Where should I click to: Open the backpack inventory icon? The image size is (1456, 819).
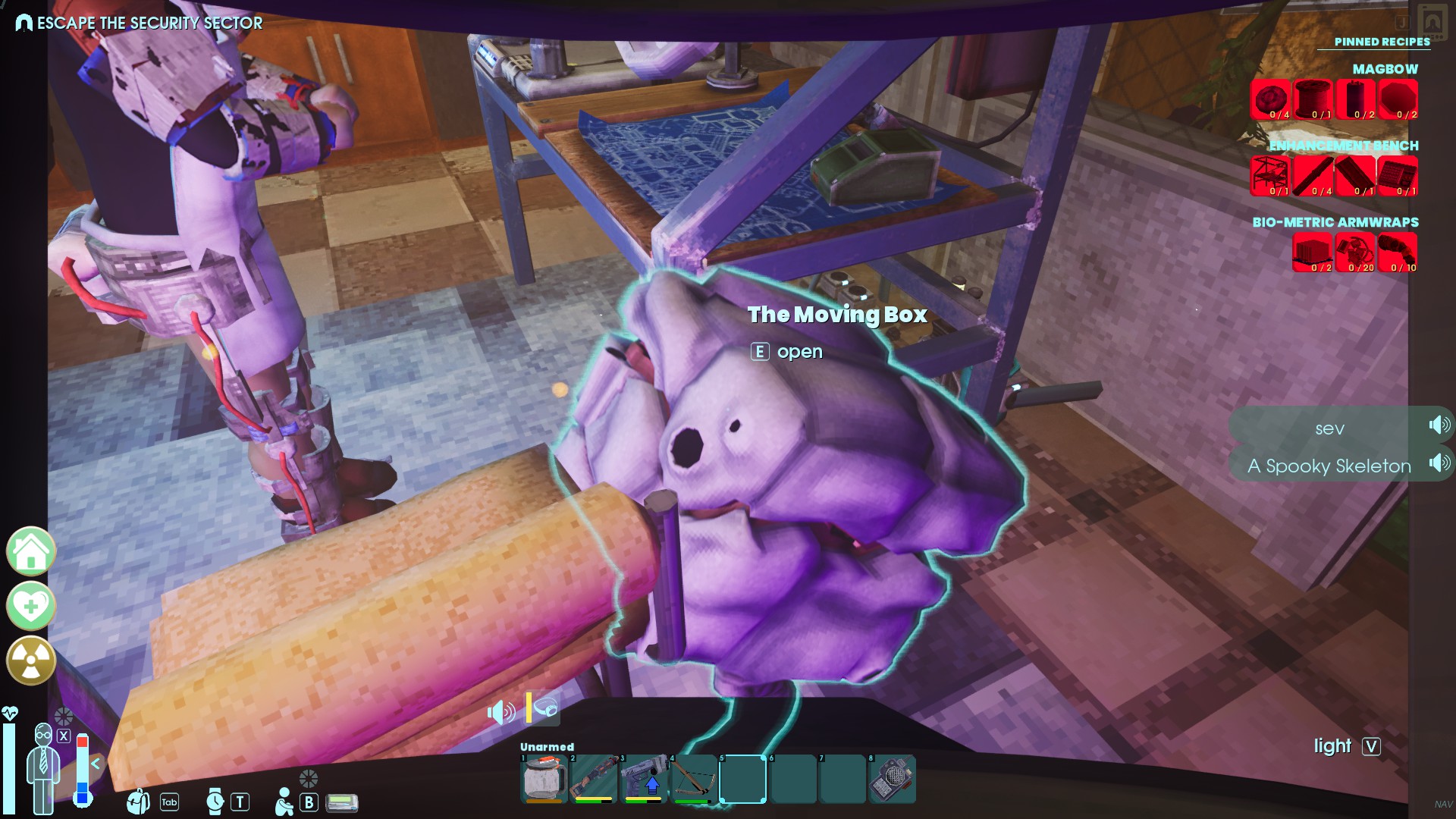point(138,802)
